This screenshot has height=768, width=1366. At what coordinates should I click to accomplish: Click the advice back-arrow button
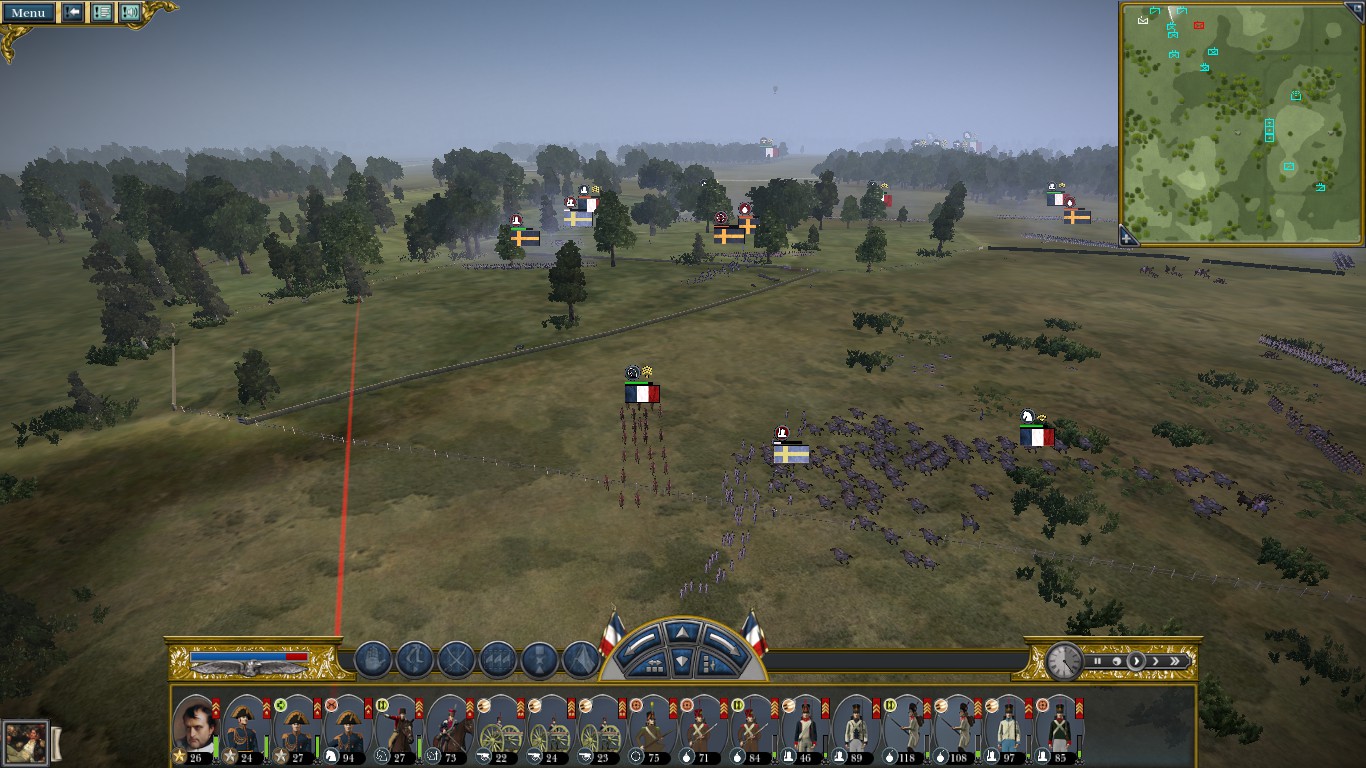click(x=74, y=13)
